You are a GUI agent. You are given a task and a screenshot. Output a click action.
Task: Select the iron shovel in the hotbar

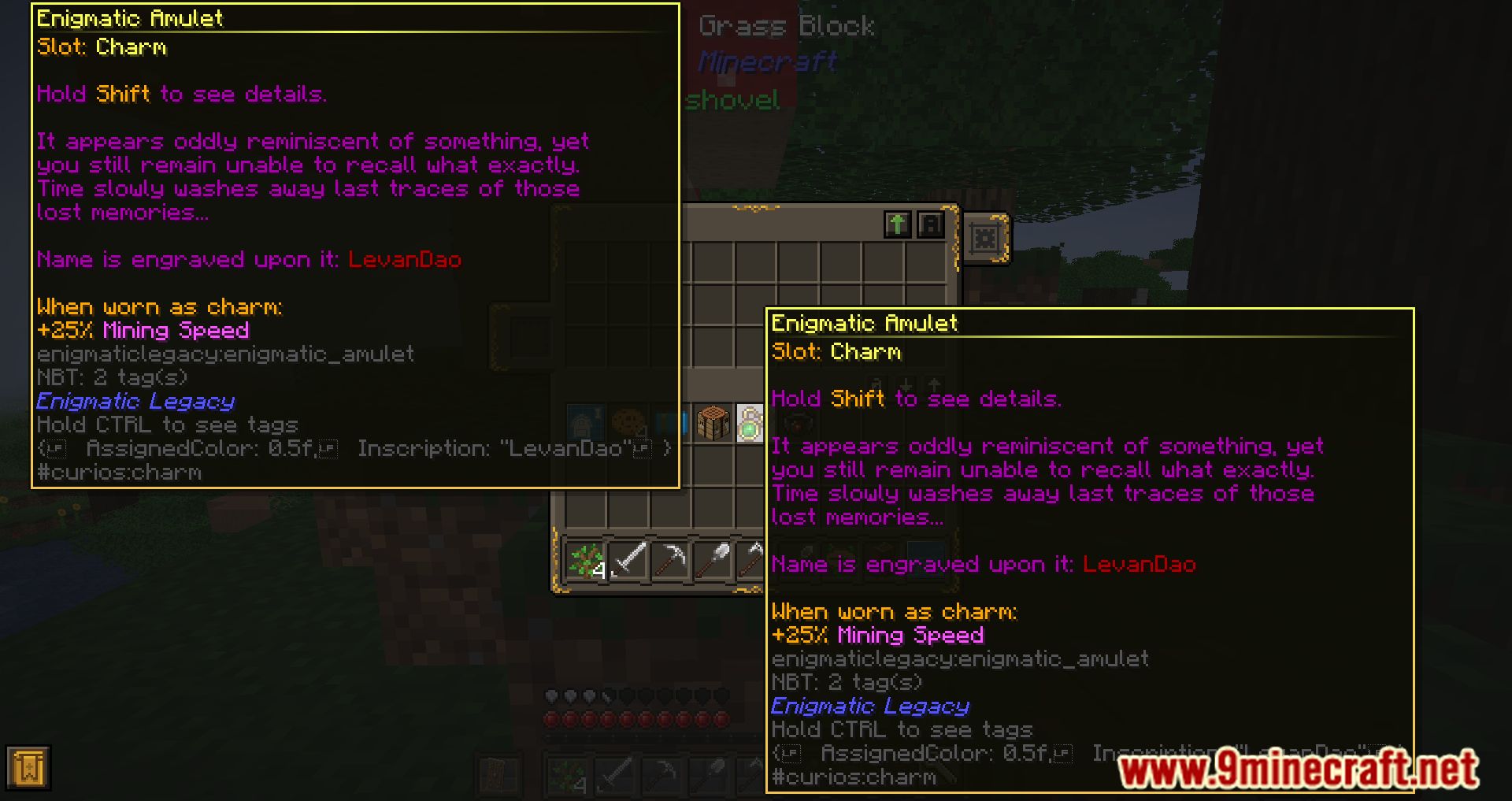pyautogui.click(x=713, y=558)
